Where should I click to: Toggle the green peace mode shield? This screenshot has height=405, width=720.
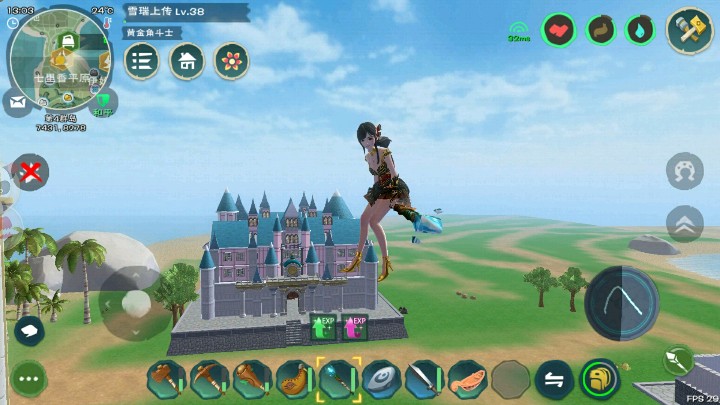(103, 101)
